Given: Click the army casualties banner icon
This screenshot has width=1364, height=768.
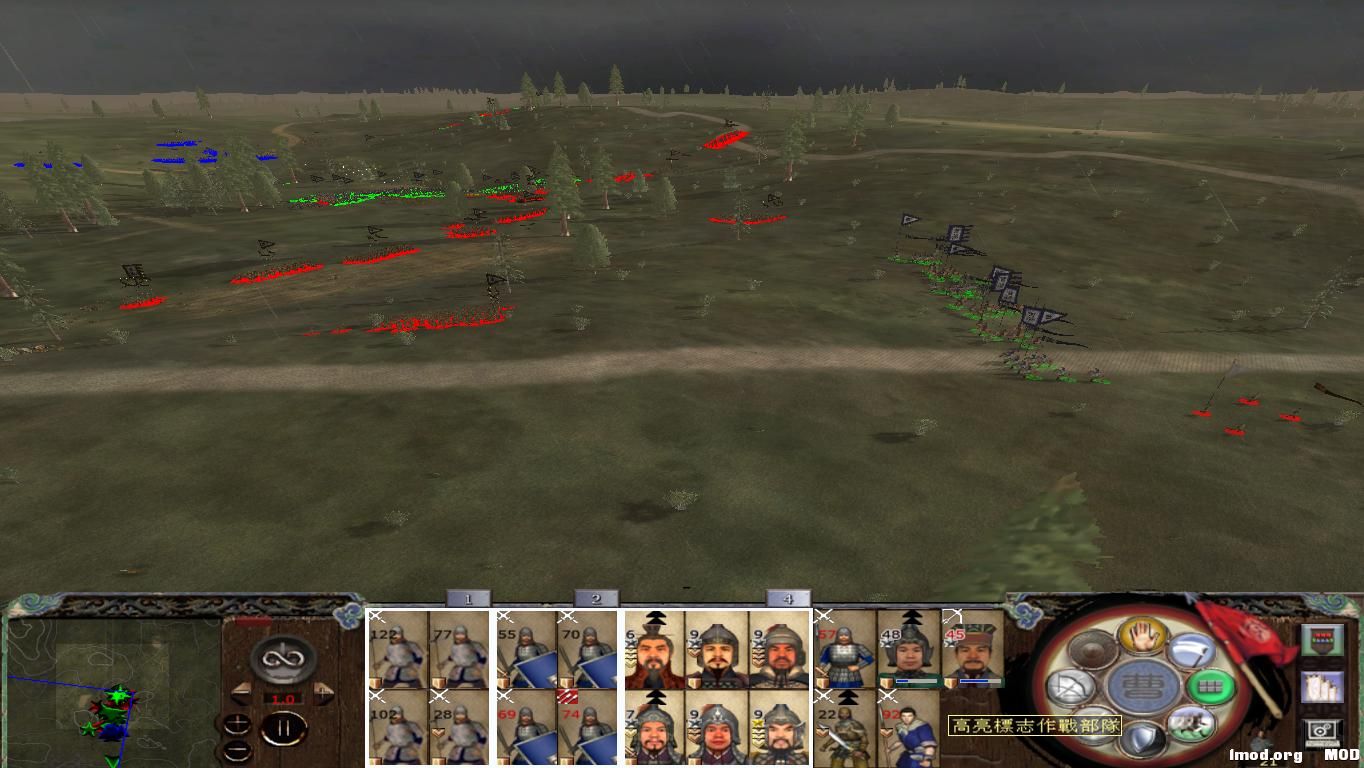Looking at the screenshot, I should tap(1321, 640).
